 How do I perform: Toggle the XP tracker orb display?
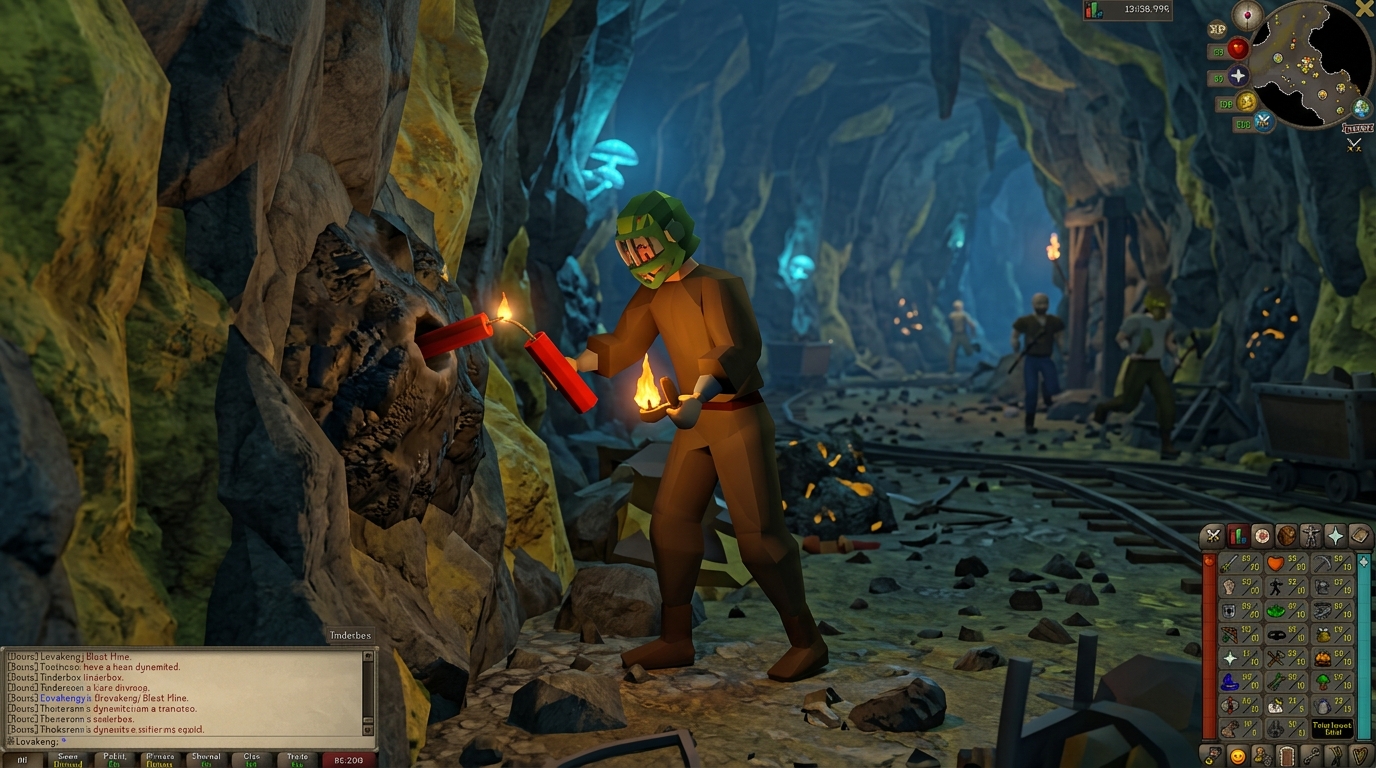click(1217, 28)
